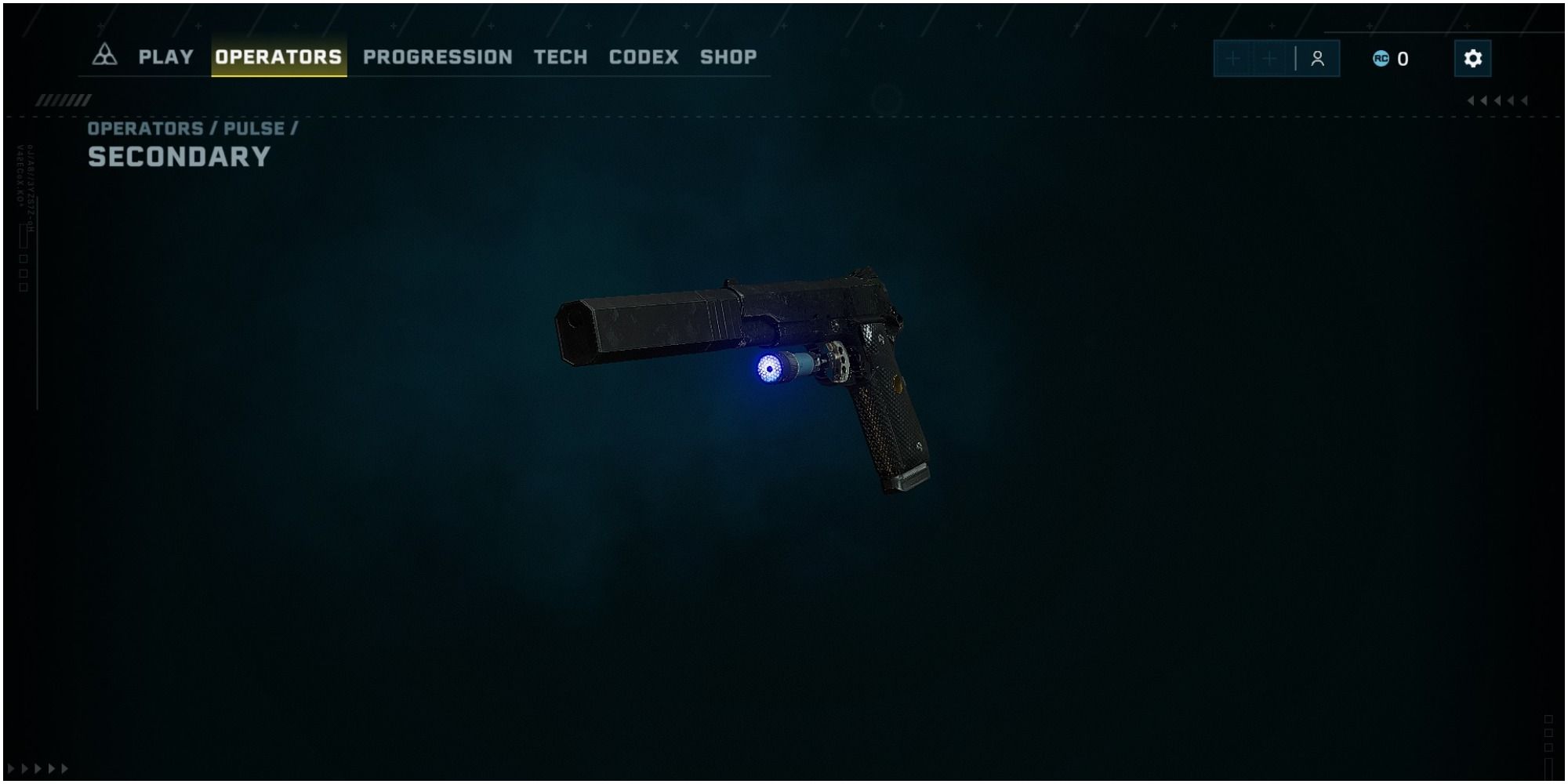This screenshot has height=784, width=1568.
Task: Open the TECH section
Action: point(559,56)
